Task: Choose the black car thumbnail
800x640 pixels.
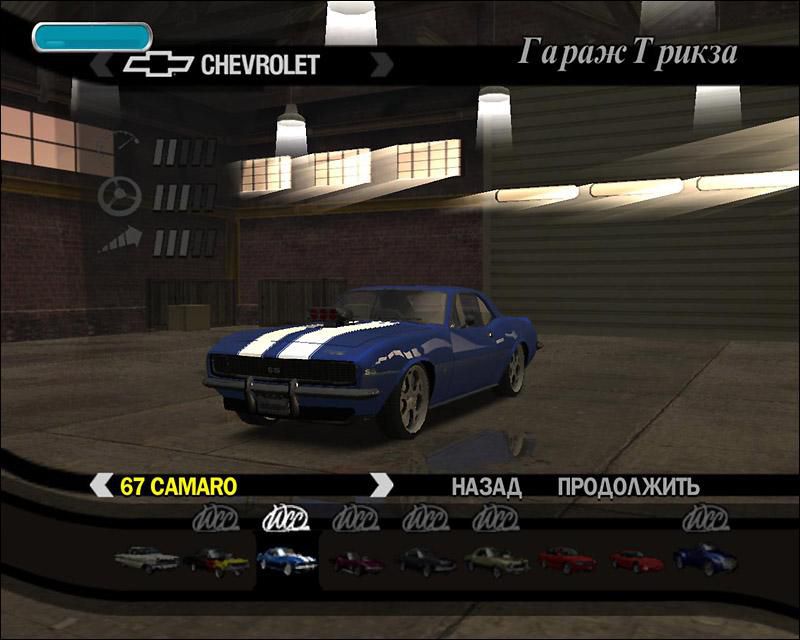Action: tap(426, 560)
